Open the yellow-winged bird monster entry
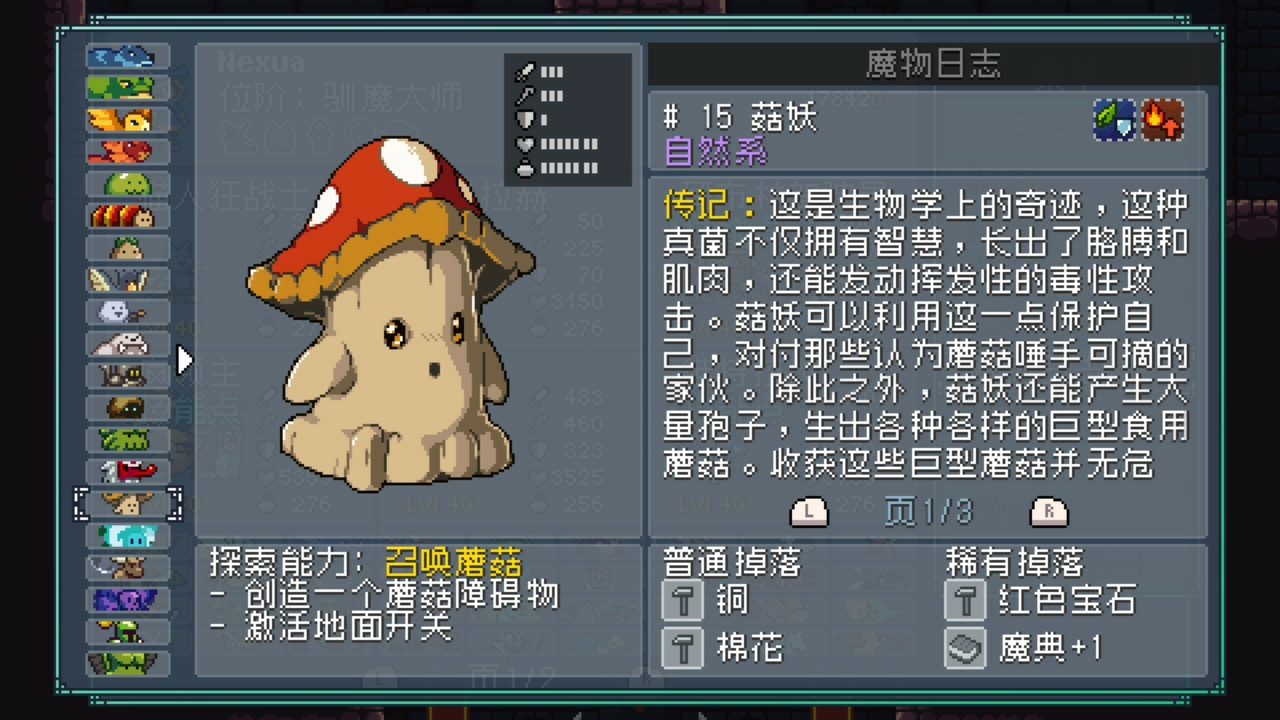Image resolution: width=1280 pixels, height=720 pixels. [x=127, y=280]
